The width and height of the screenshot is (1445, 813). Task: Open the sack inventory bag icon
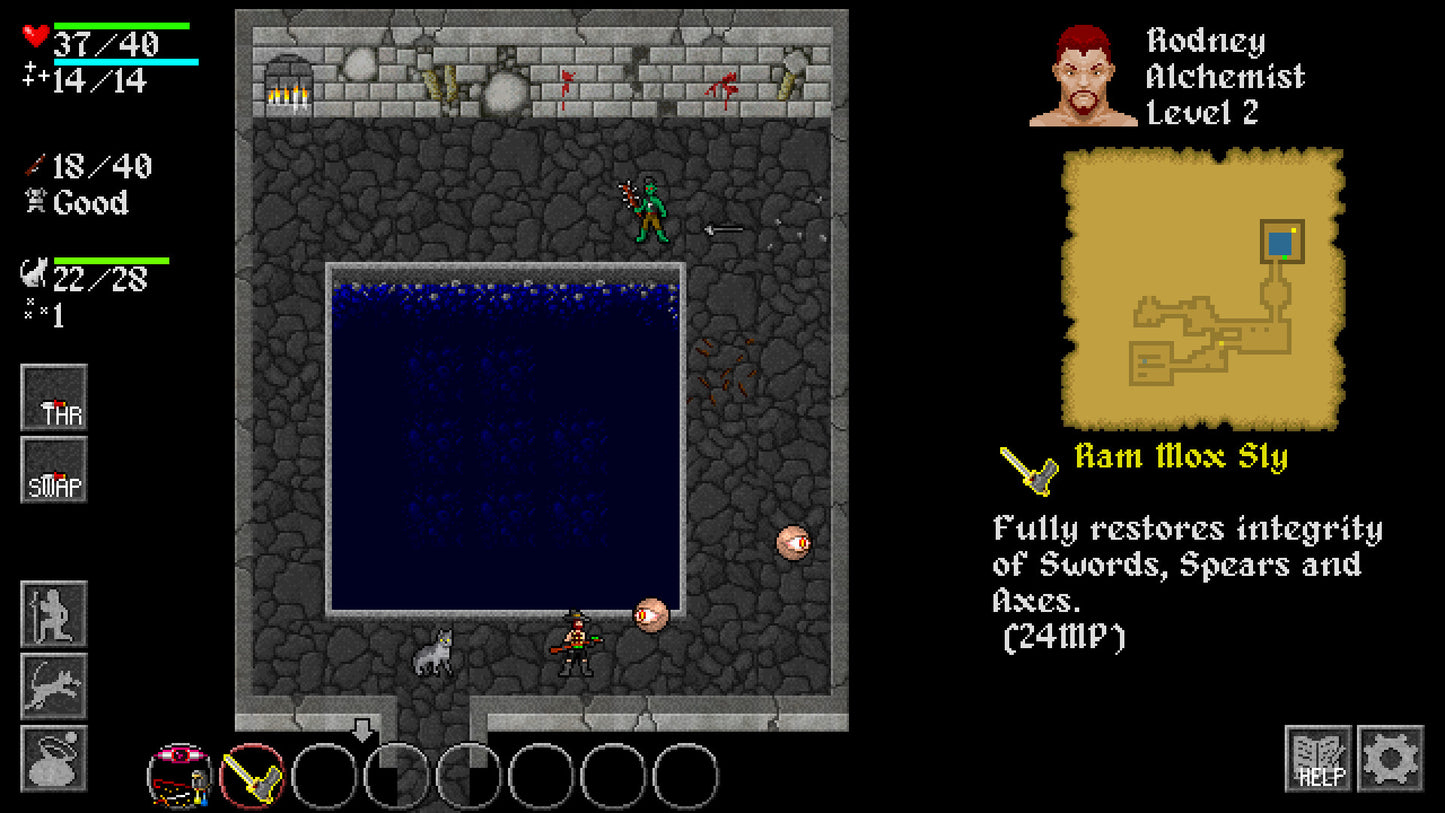tap(54, 758)
